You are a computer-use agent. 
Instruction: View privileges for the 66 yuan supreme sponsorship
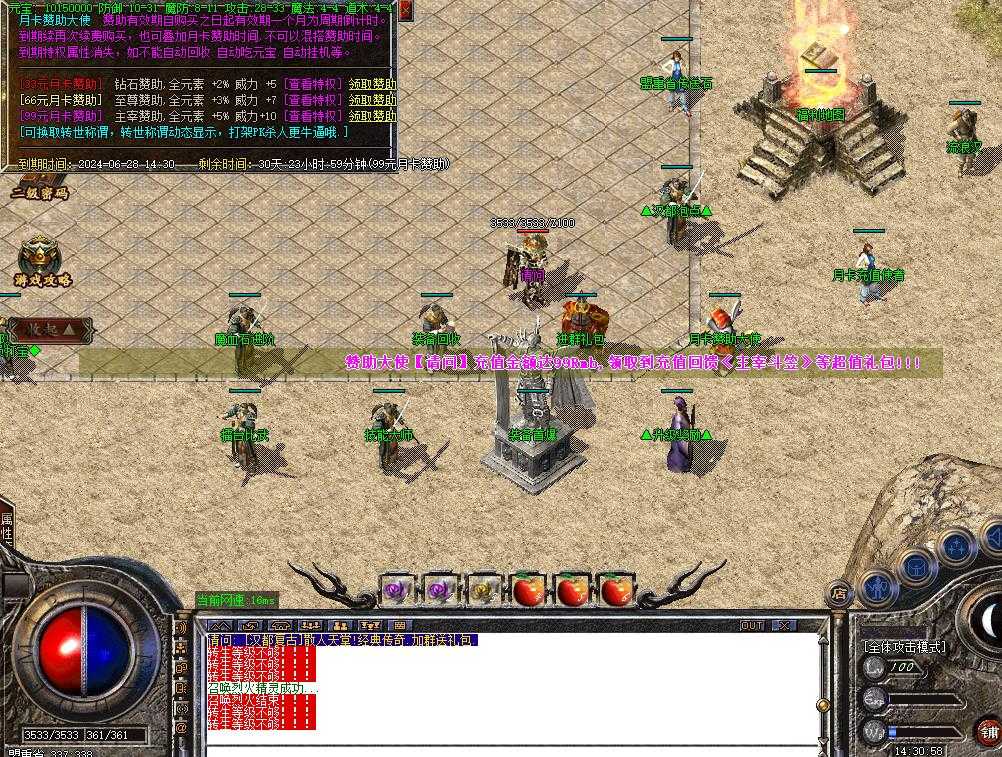coord(312,100)
